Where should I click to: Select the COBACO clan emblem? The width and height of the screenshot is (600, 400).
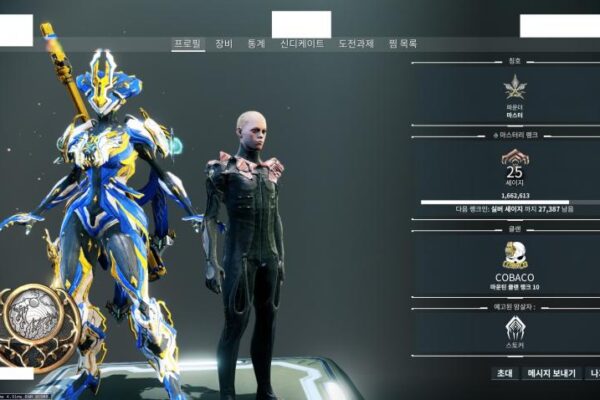pos(515,254)
